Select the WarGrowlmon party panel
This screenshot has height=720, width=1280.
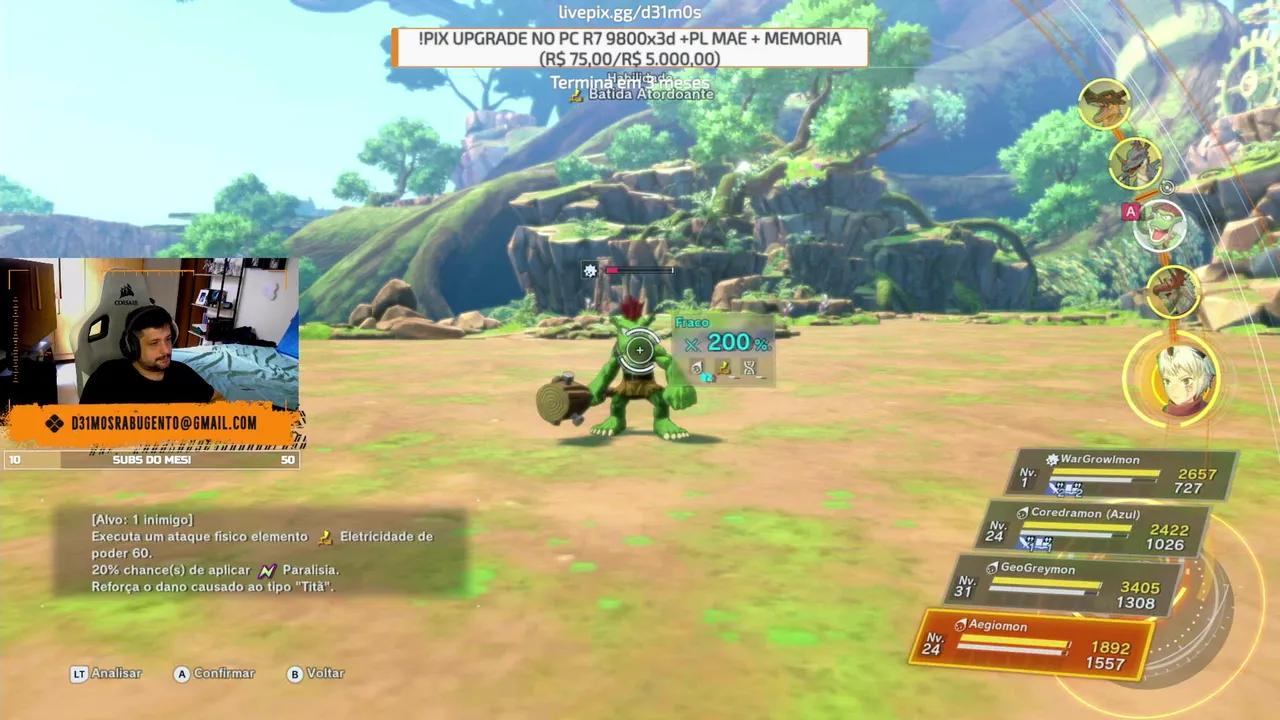click(x=1127, y=474)
